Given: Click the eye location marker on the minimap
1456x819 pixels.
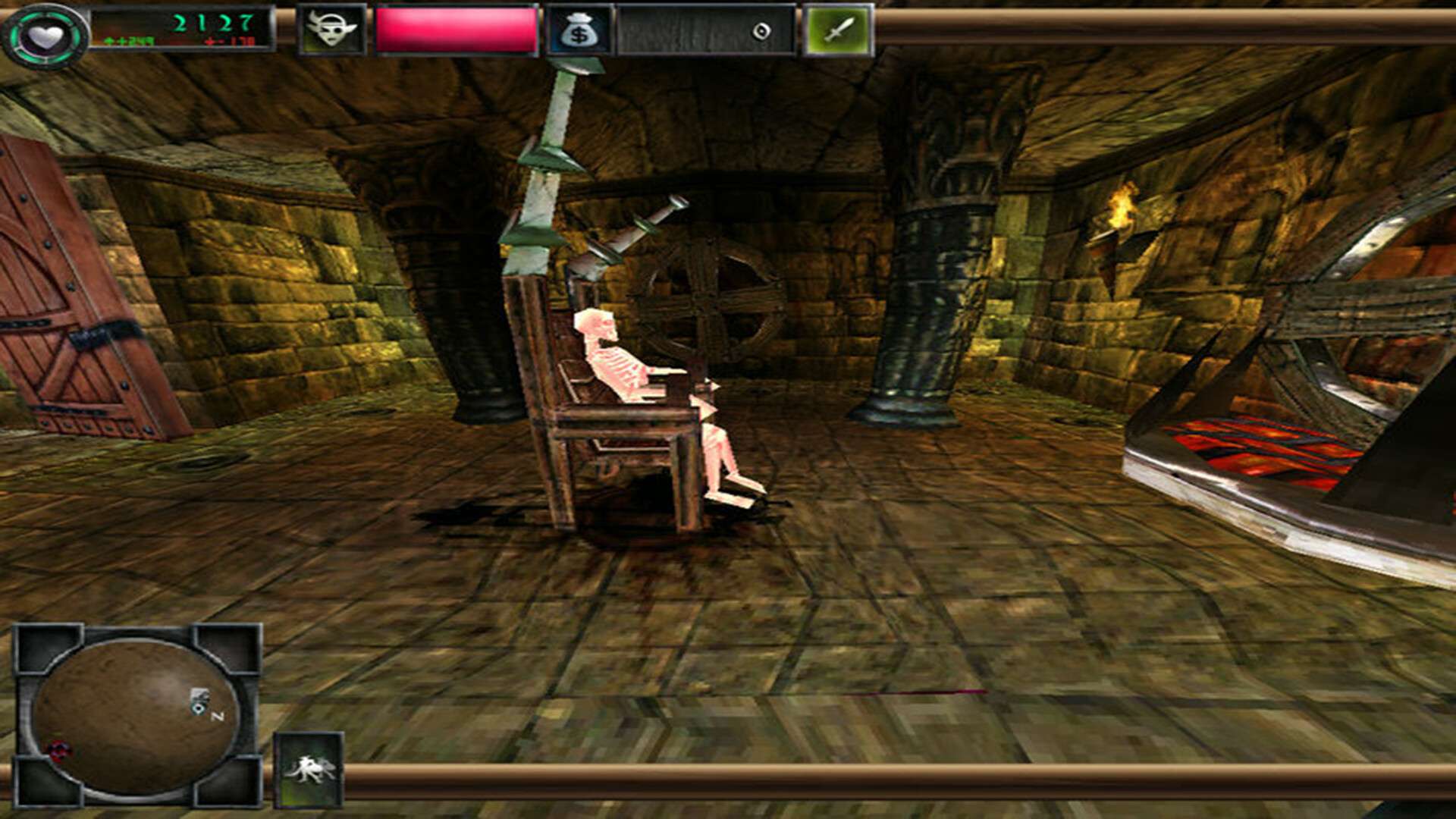Looking at the screenshot, I should coord(199,708).
